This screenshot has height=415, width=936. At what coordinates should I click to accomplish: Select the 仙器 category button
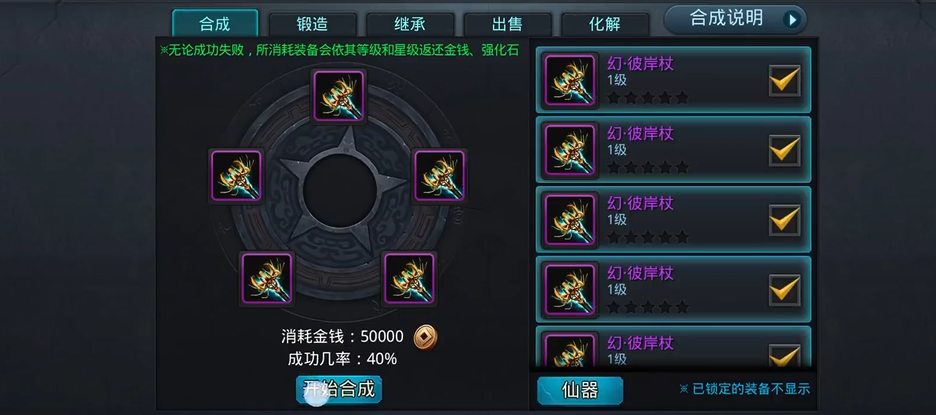pos(580,390)
